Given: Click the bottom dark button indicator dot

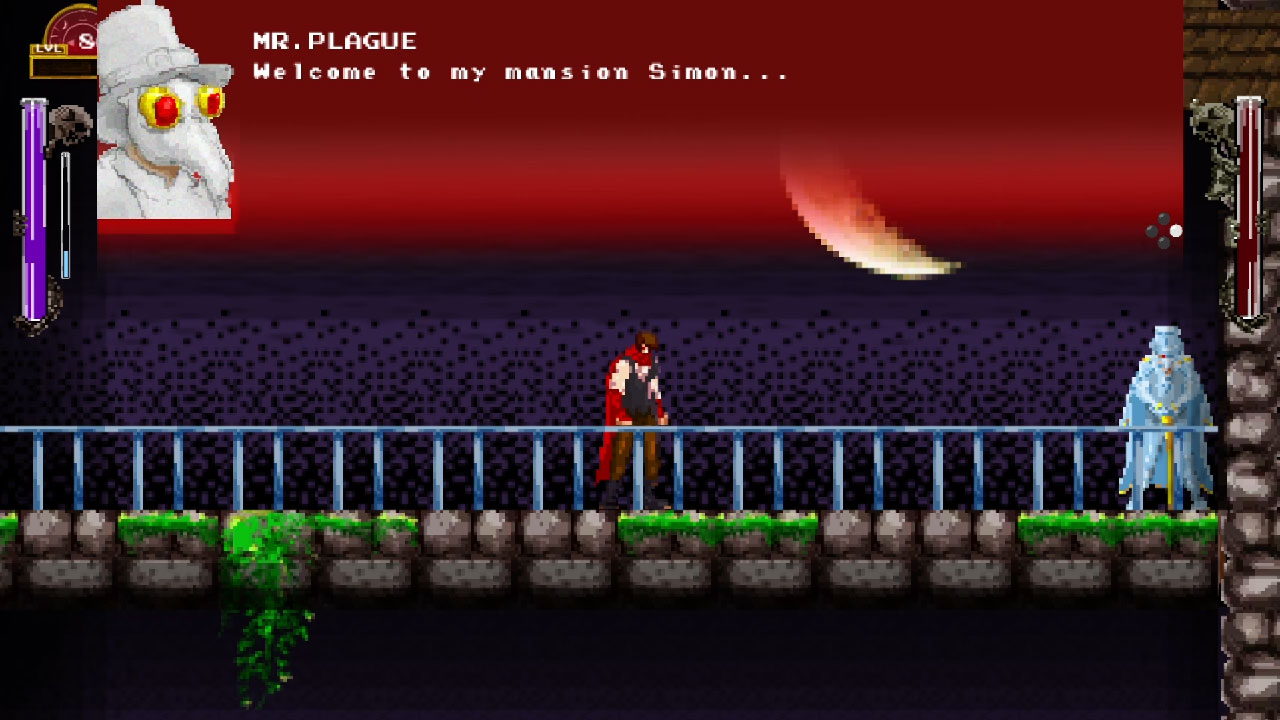Looking at the screenshot, I should click(1164, 243).
